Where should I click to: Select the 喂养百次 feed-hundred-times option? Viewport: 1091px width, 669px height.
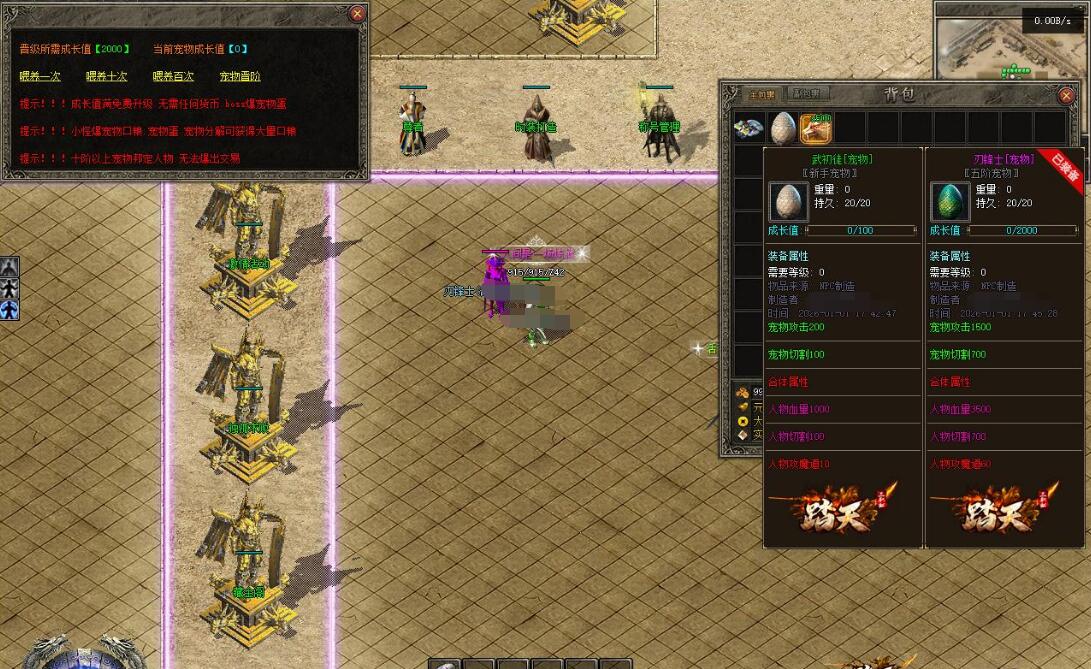pyautogui.click(x=173, y=76)
